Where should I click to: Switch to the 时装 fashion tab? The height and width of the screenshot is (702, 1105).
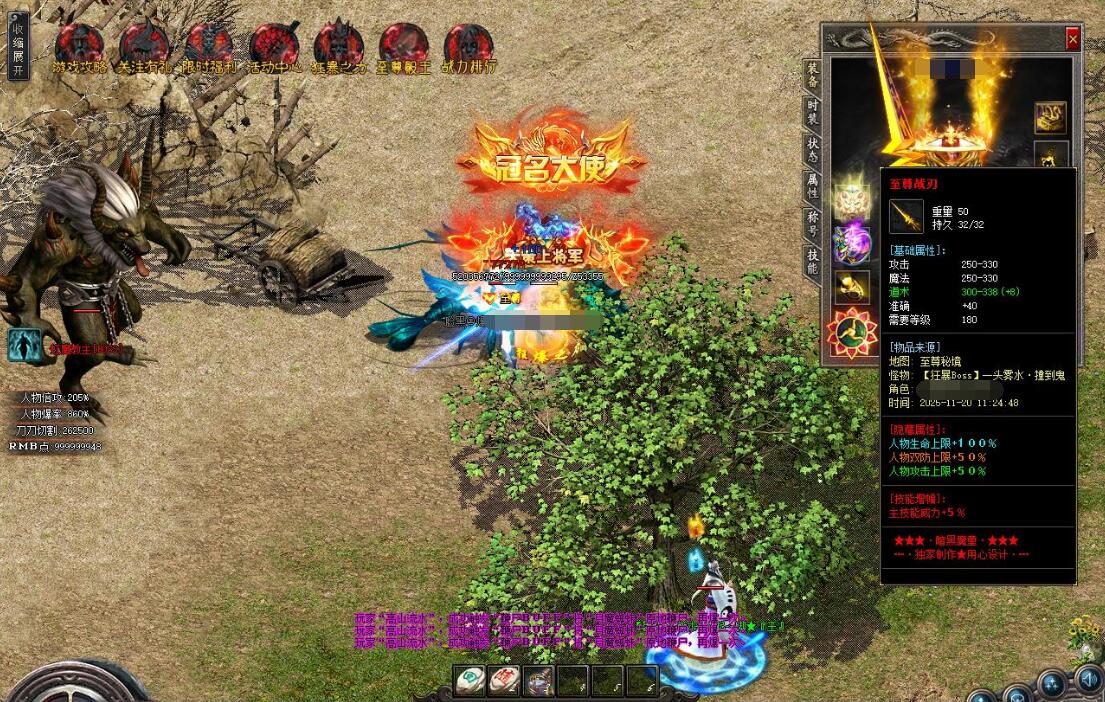813,110
